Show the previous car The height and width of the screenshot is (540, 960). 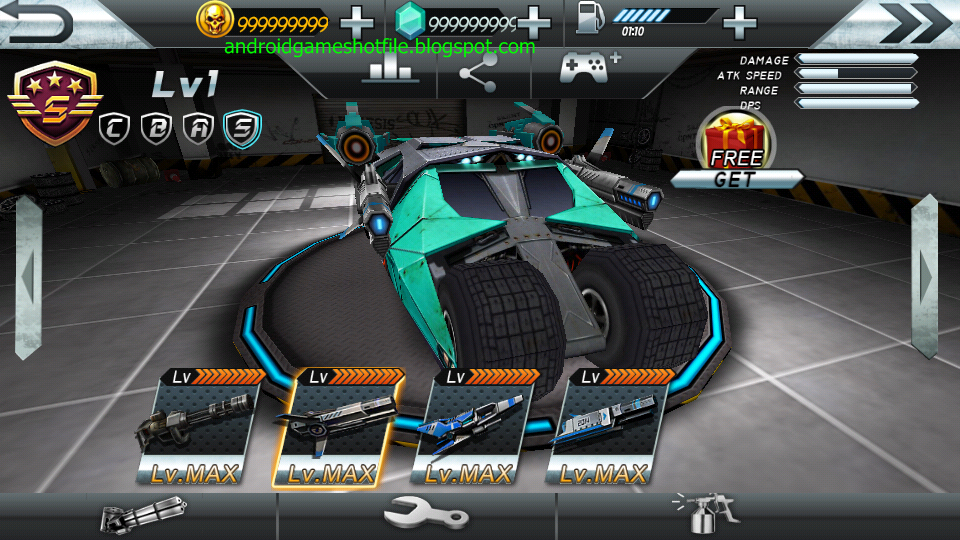click(27, 276)
